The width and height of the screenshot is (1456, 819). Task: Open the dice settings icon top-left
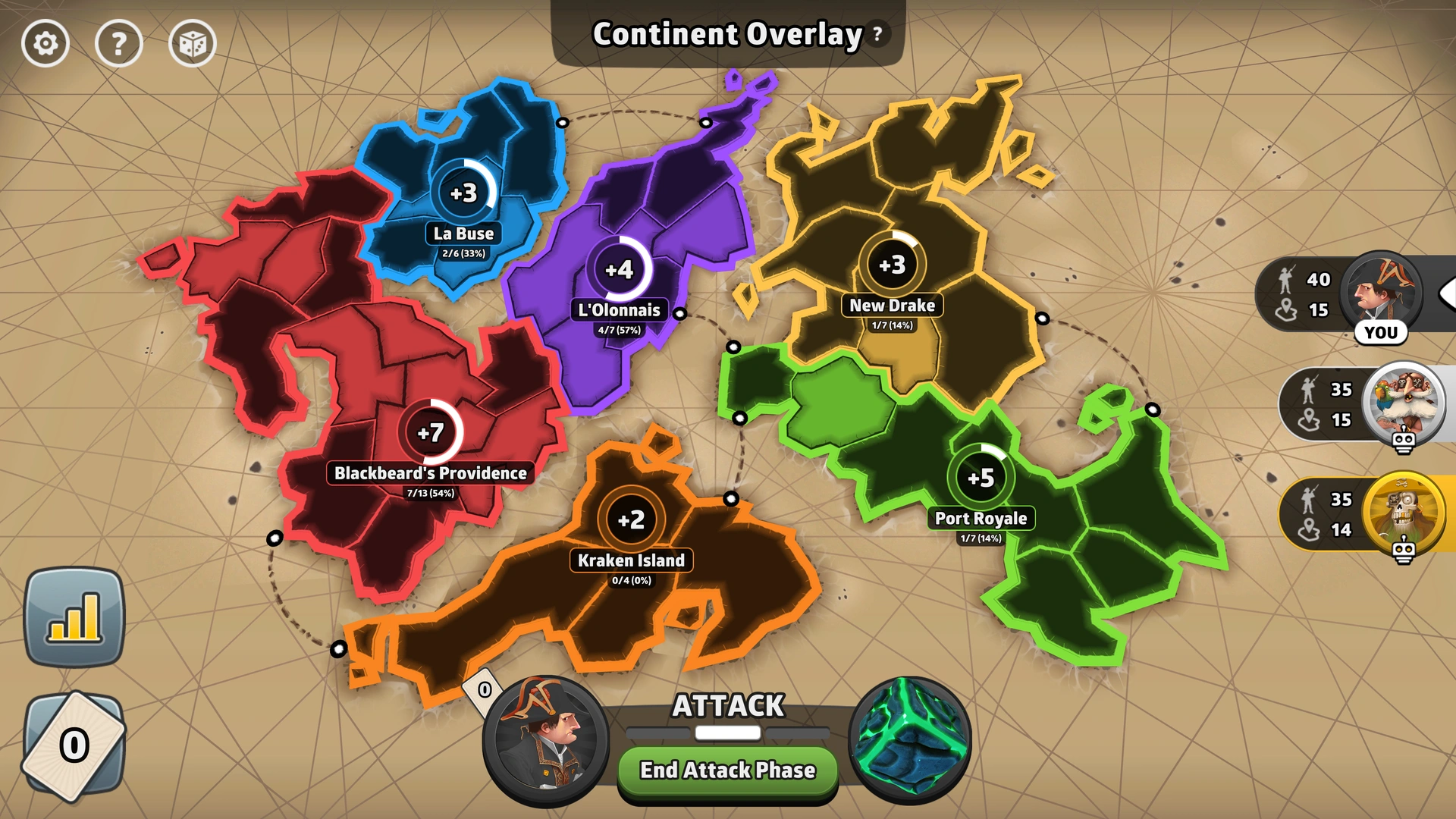[193, 44]
